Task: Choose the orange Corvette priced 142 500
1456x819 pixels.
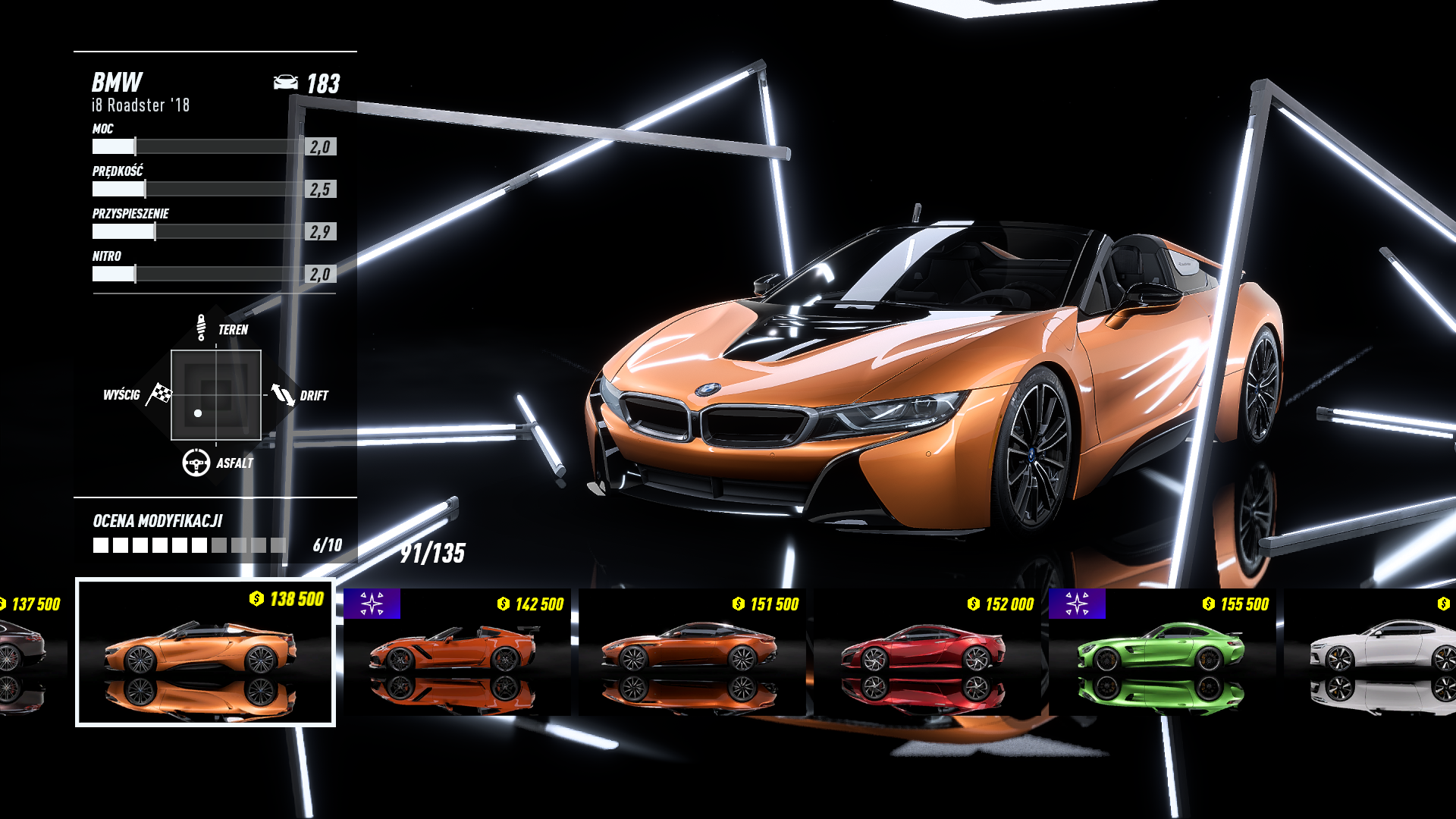Action: (457, 652)
